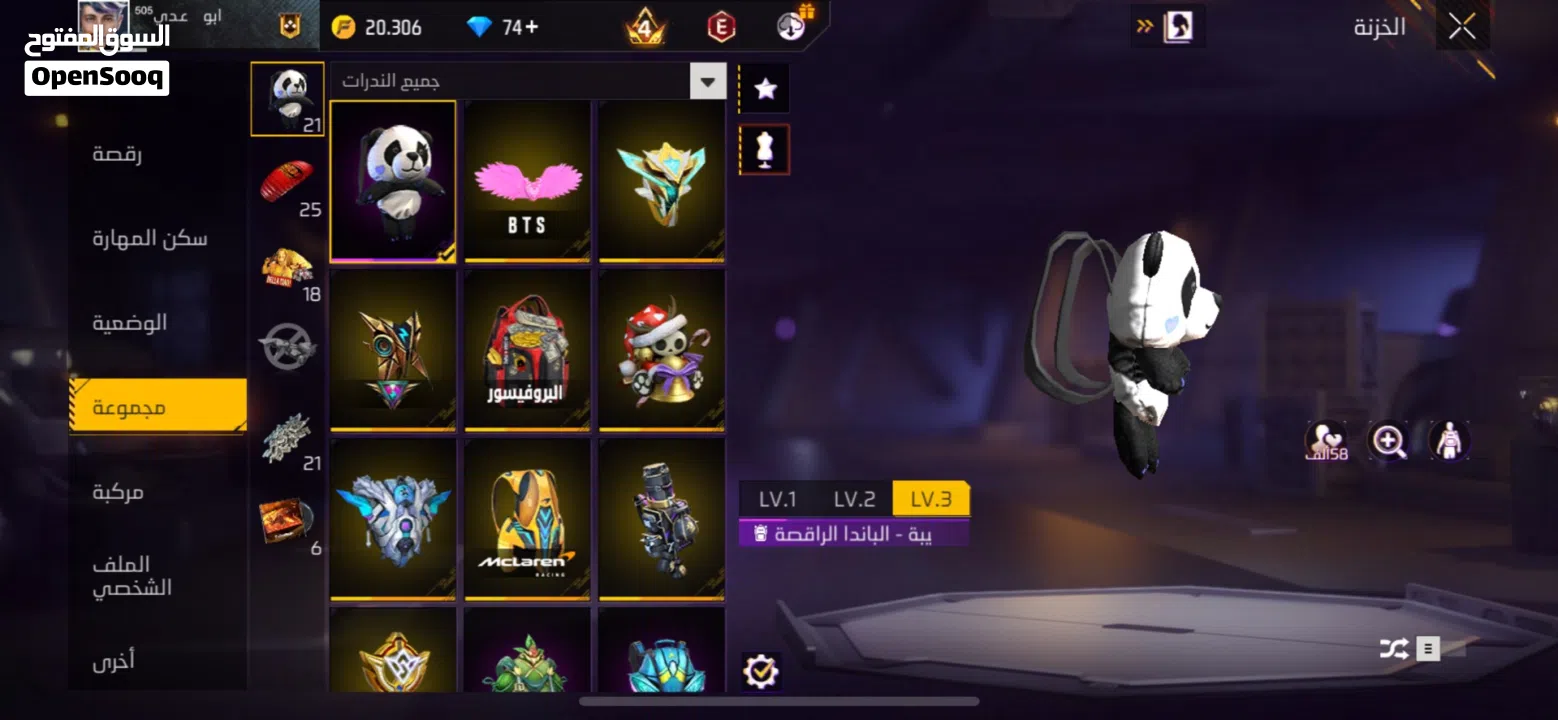This screenshot has height=720, width=1558.
Task: Go to the مركبة (vehicle) section
Action: point(118,492)
